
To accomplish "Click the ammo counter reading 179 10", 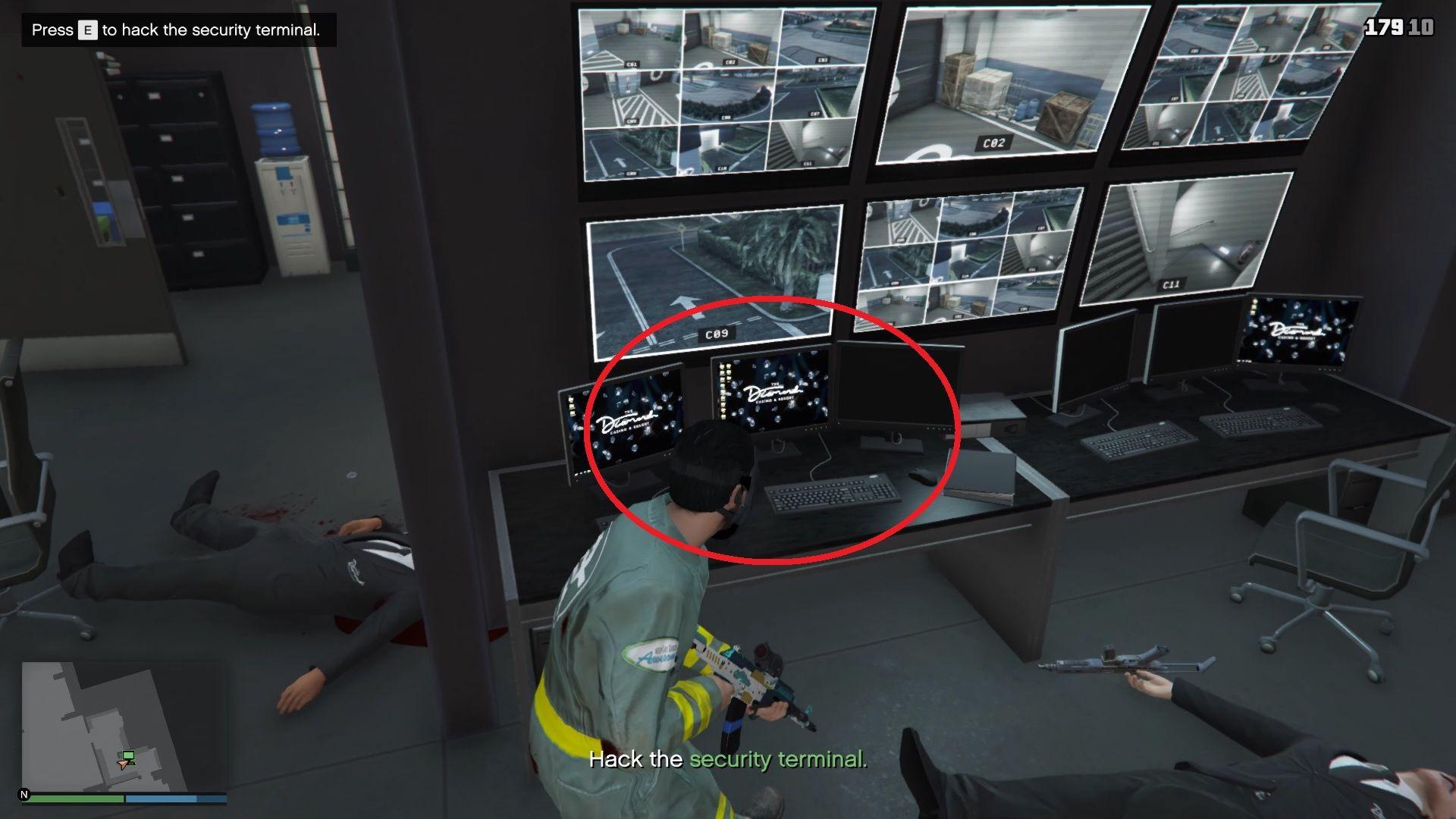I will (1401, 27).
